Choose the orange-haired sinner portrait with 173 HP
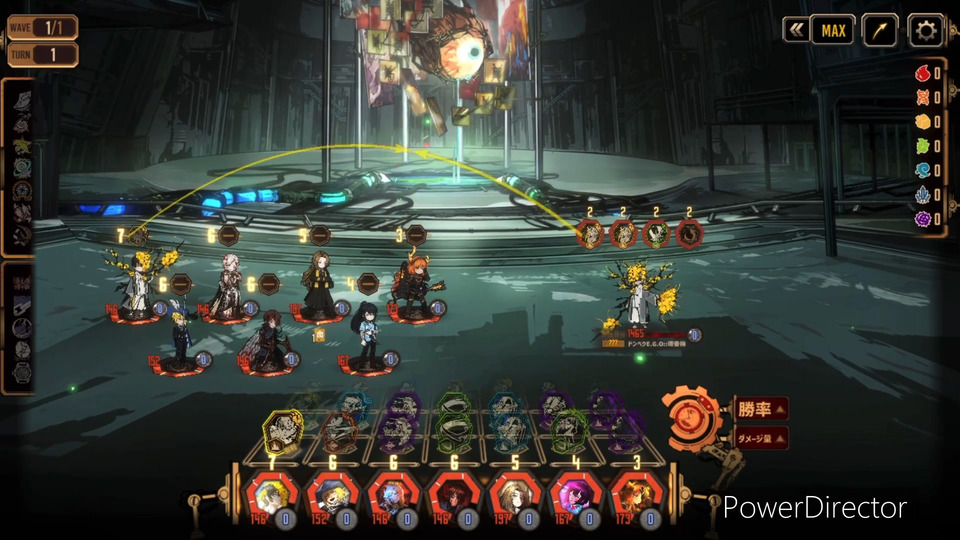 coord(636,495)
